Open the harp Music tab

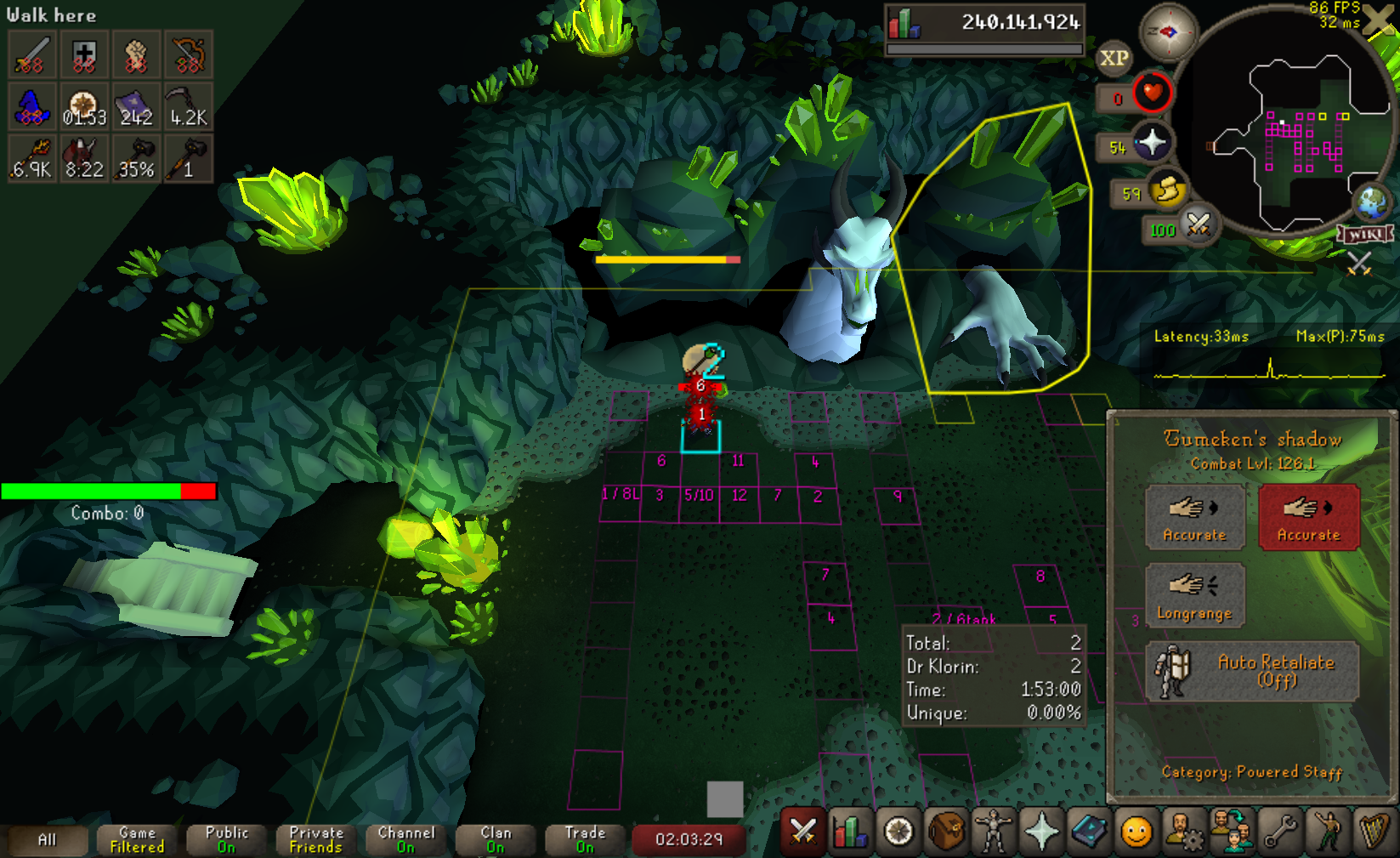click(x=1374, y=832)
